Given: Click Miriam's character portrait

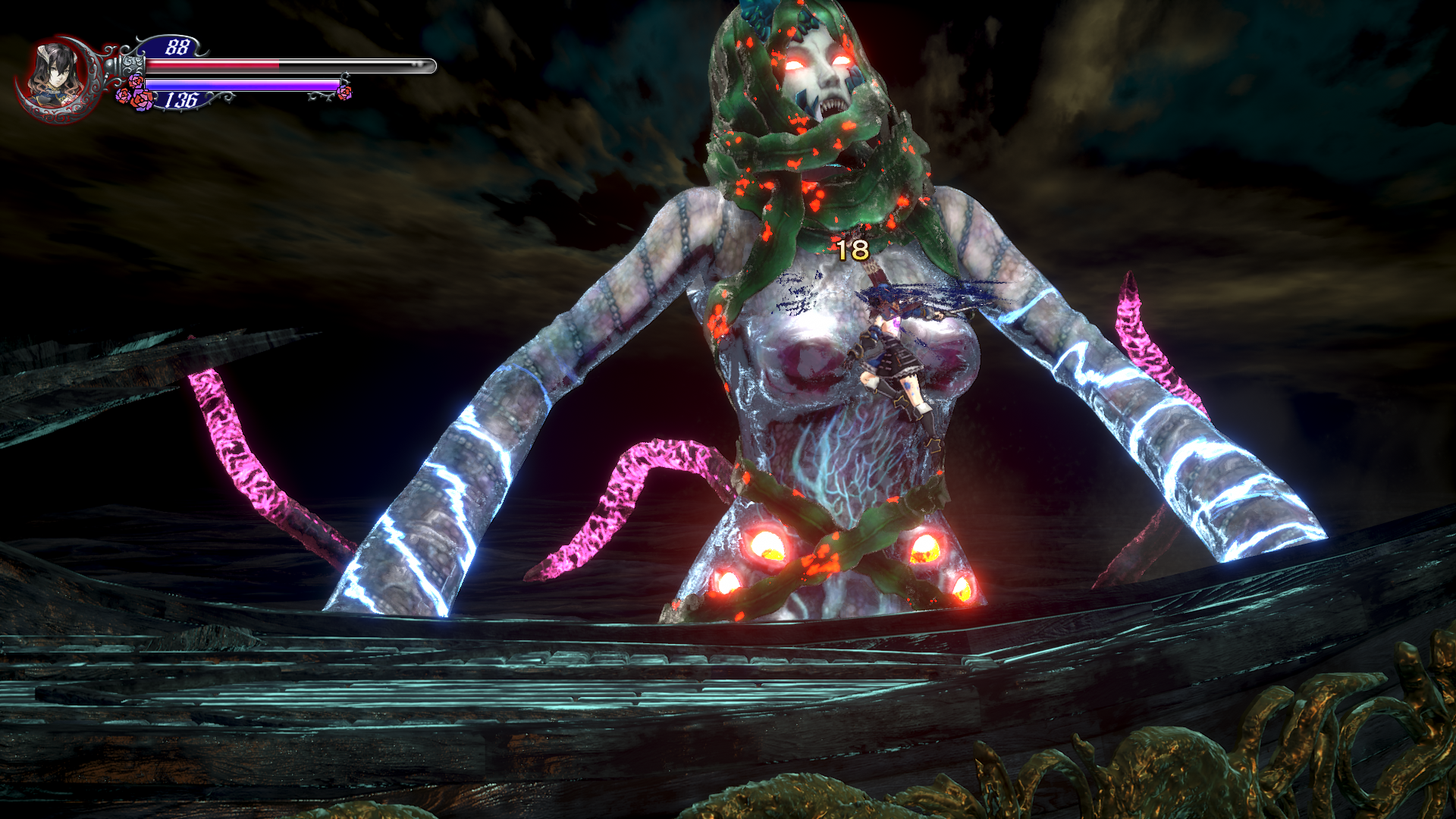Looking at the screenshot, I should (55, 76).
